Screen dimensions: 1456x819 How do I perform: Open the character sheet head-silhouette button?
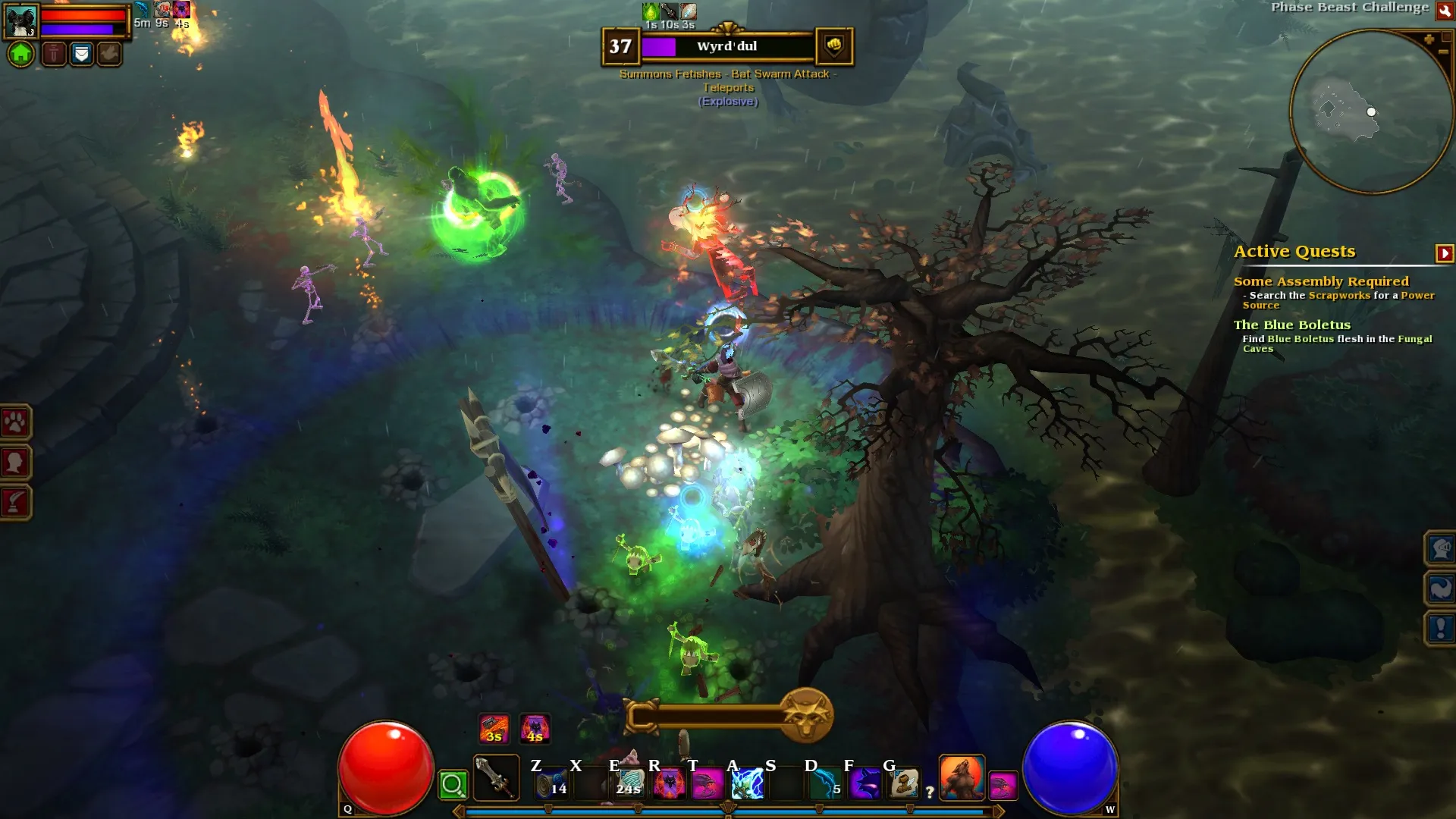coord(15,462)
